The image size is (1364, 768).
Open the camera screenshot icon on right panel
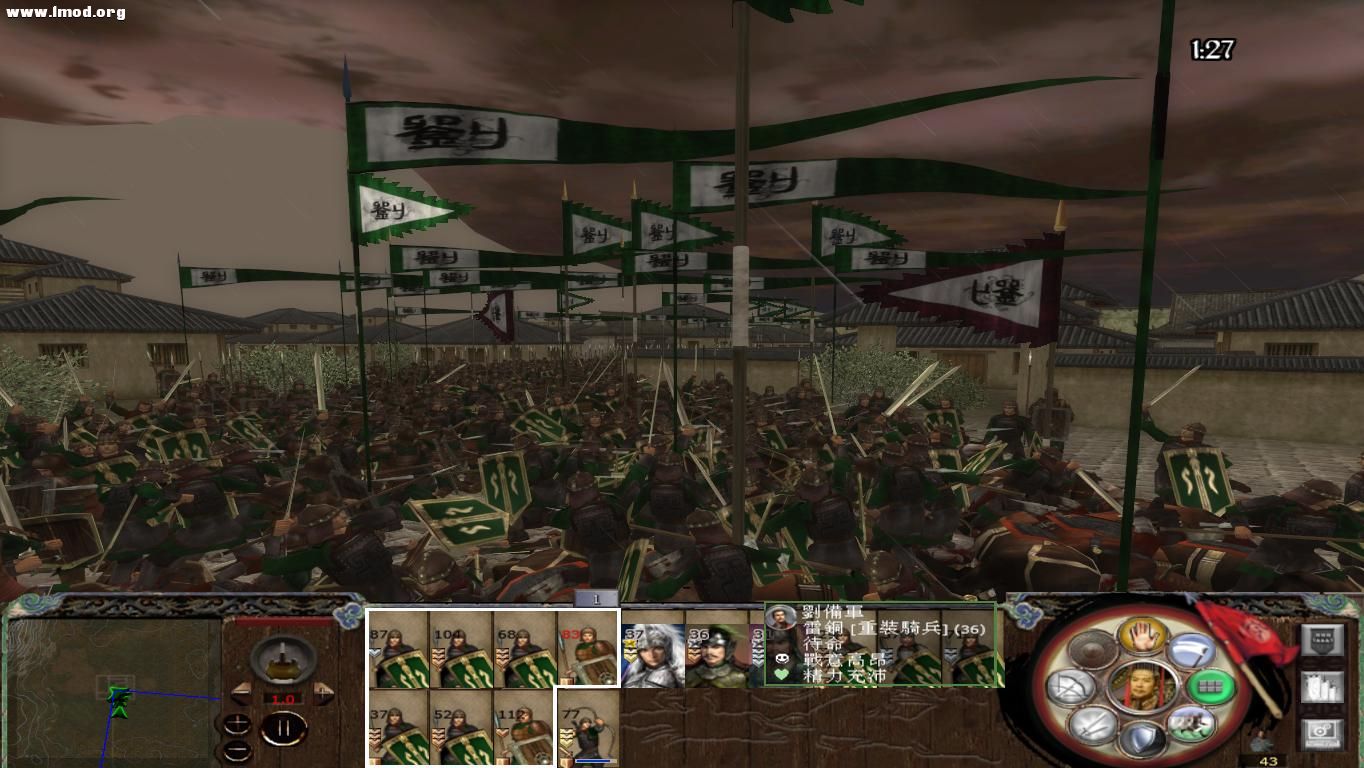pos(1321,731)
